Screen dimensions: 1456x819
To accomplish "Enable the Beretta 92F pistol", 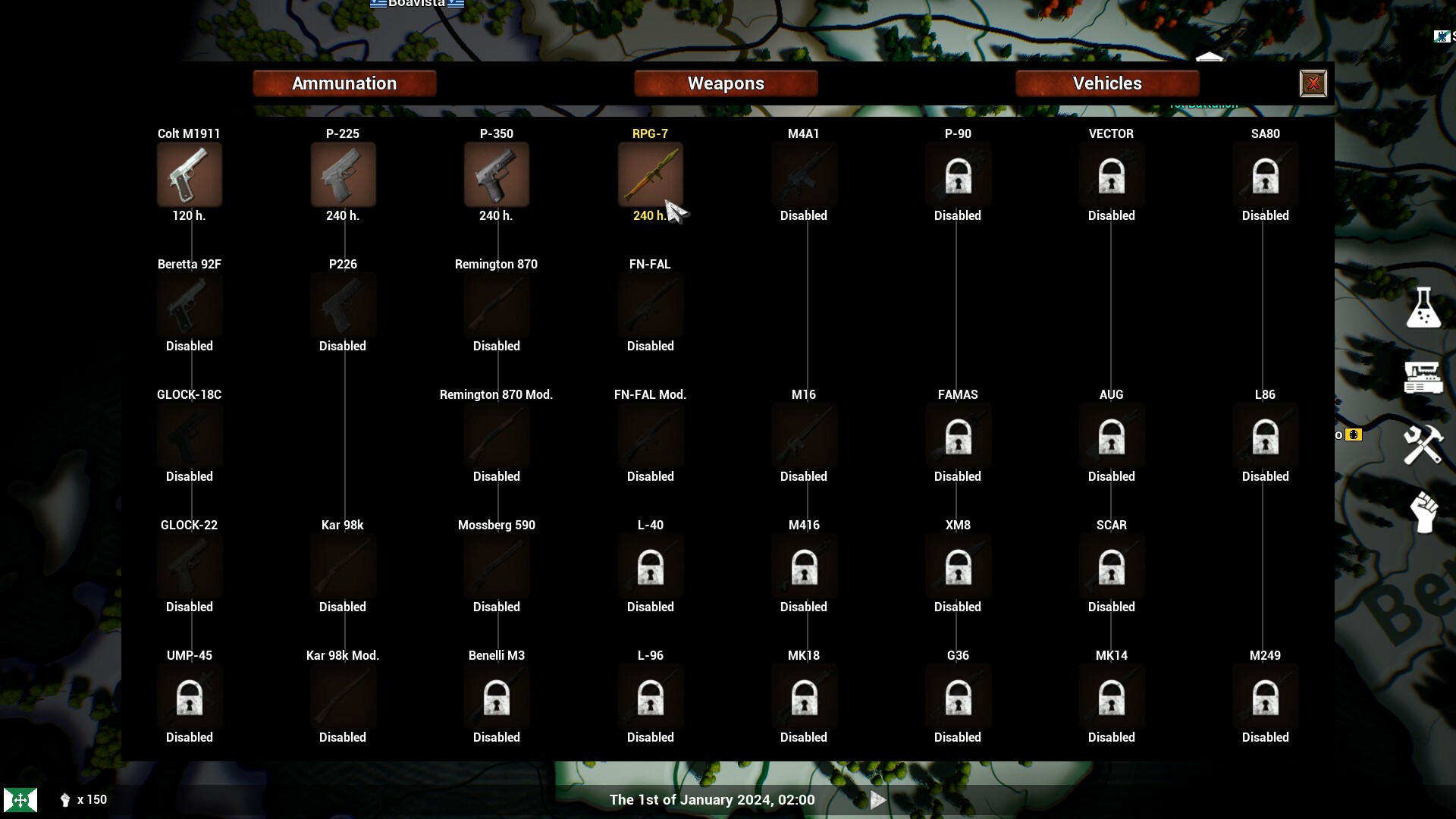I will pos(189,305).
